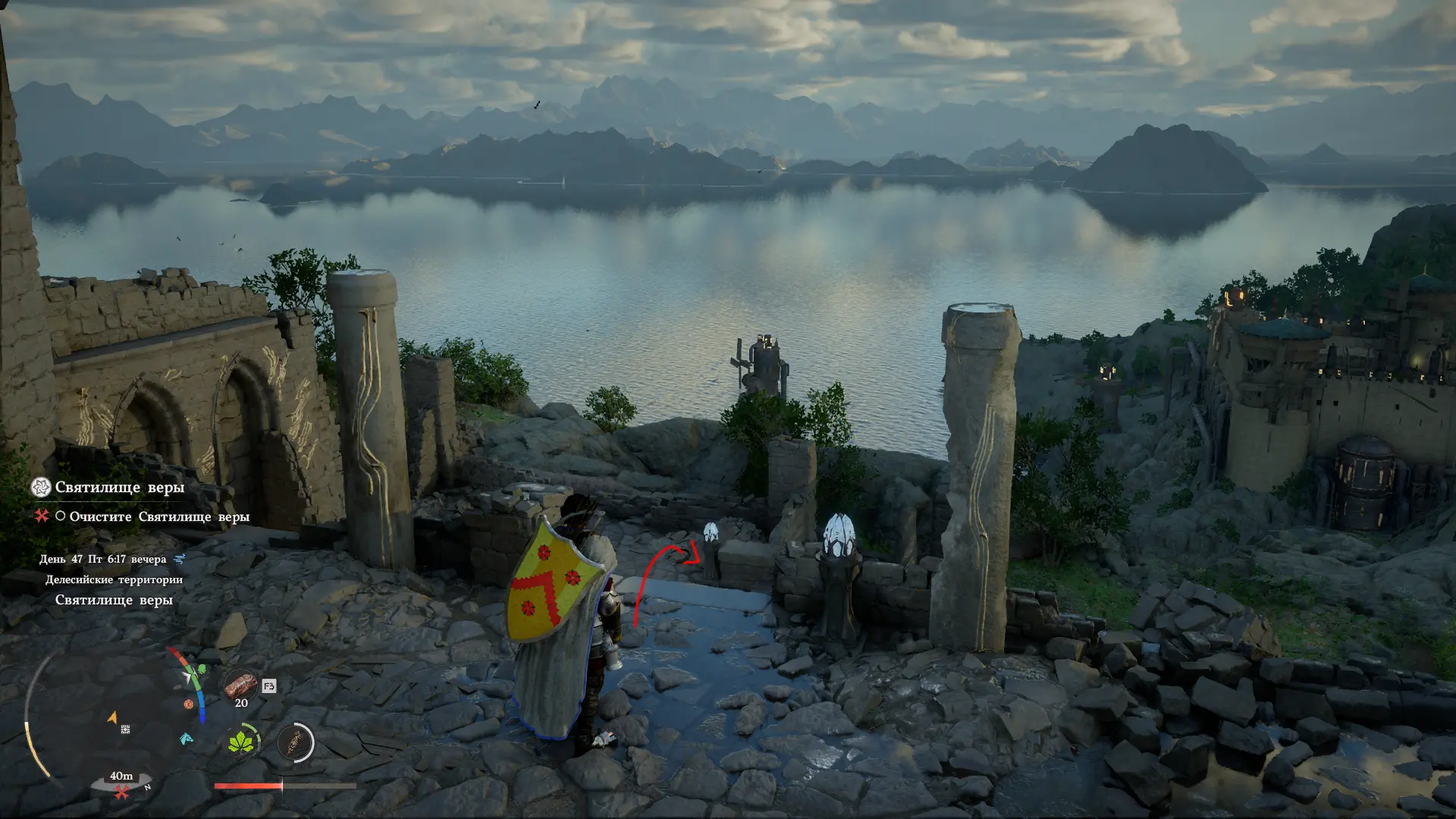Click the orange player arrow on minimap
This screenshot has height=819, width=1456.
point(113,716)
